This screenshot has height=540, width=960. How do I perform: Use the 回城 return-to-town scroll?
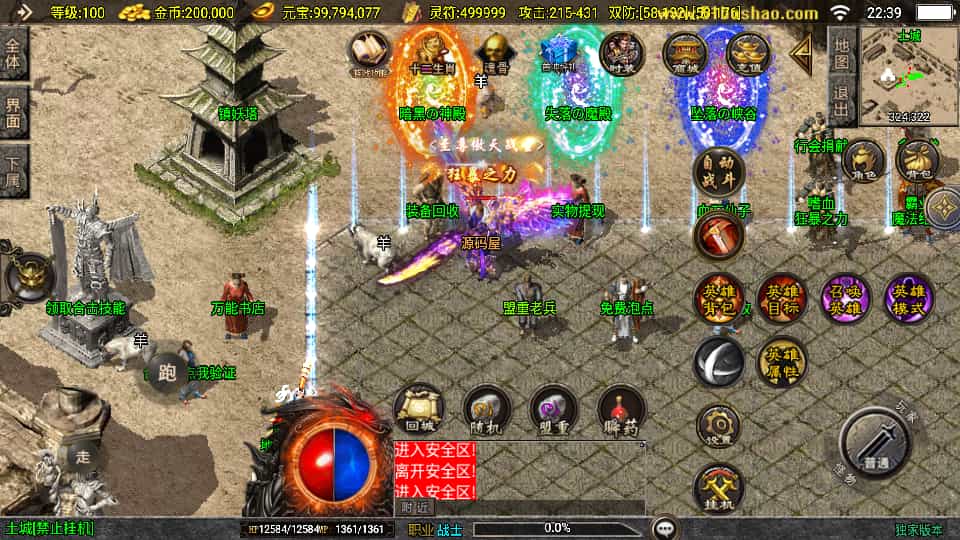coord(418,410)
